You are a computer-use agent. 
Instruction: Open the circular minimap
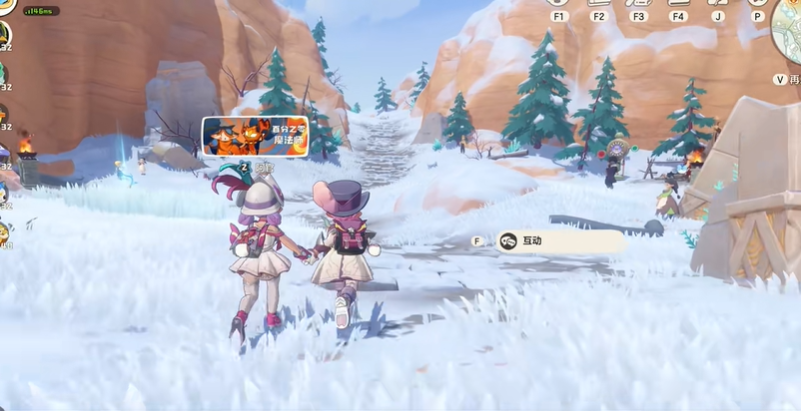[x=789, y=25]
